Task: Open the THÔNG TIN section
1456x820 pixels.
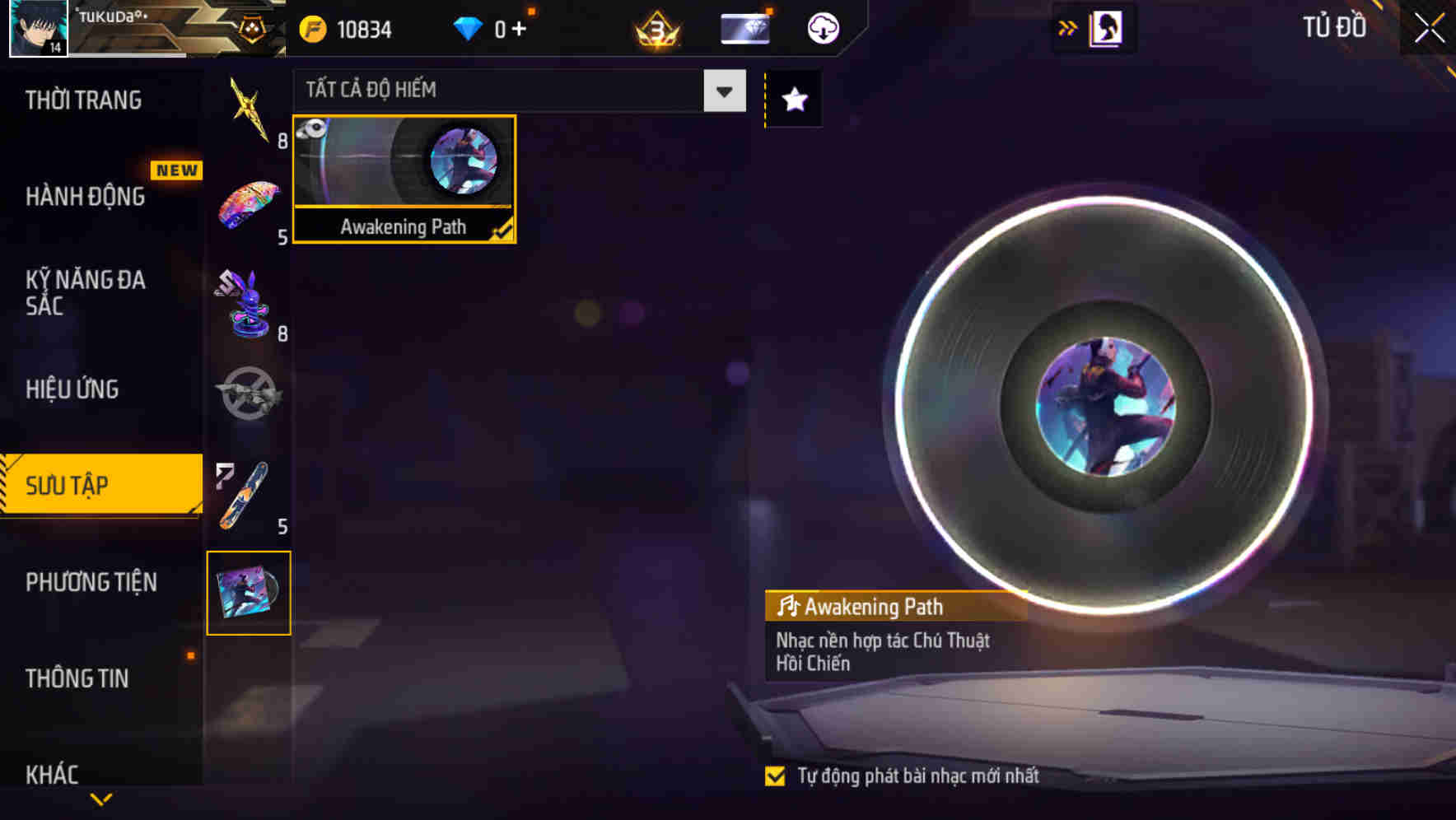Action: point(78,679)
